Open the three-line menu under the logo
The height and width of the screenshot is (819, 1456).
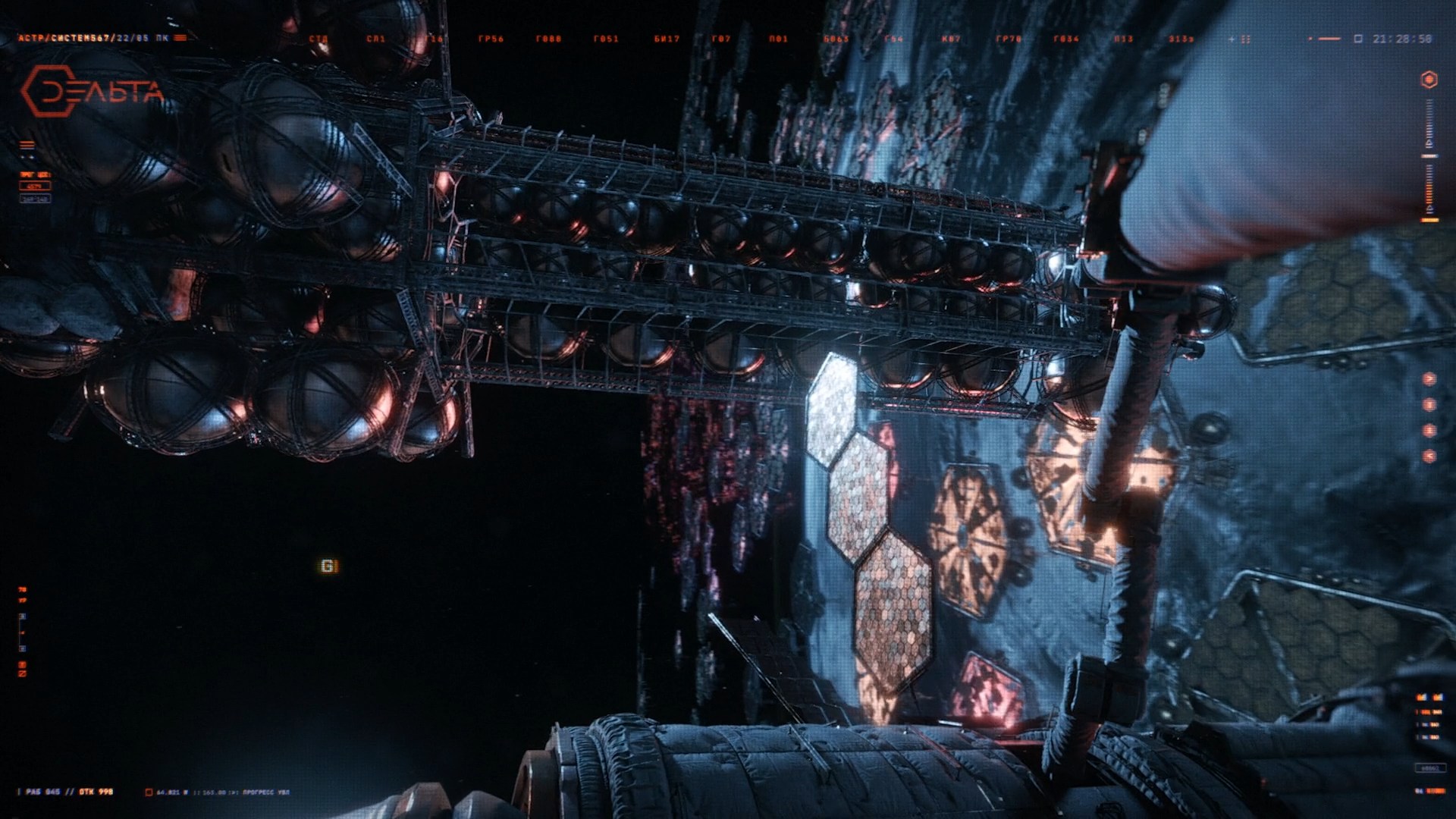pyautogui.click(x=27, y=145)
